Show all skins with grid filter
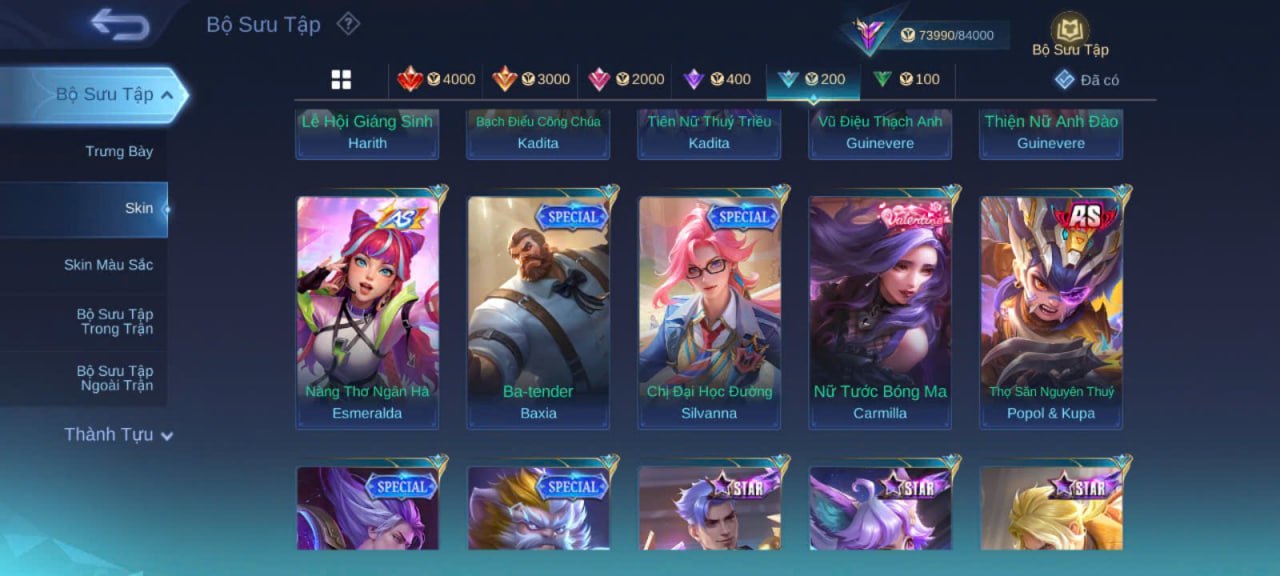 (x=341, y=80)
